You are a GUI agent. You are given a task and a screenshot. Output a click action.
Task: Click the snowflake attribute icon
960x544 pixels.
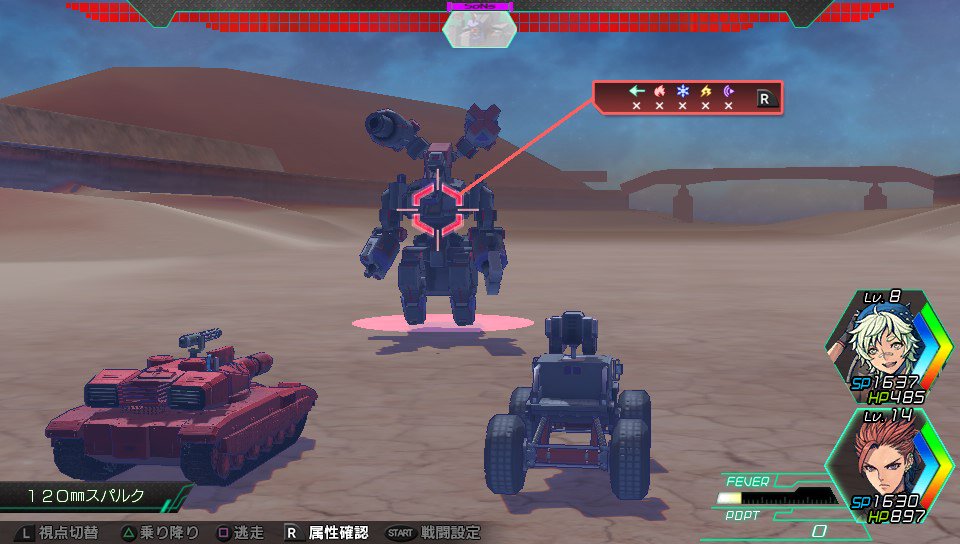pyautogui.click(x=683, y=91)
